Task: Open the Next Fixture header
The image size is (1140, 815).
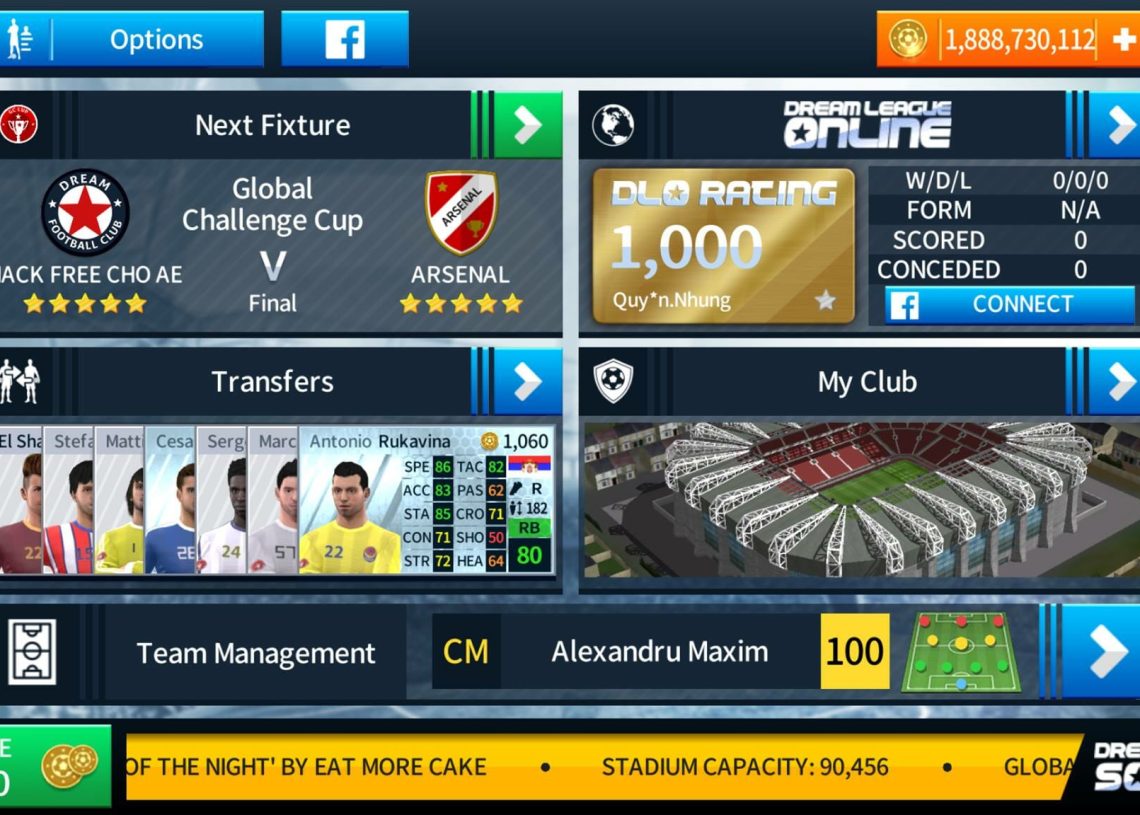Action: tap(272, 125)
